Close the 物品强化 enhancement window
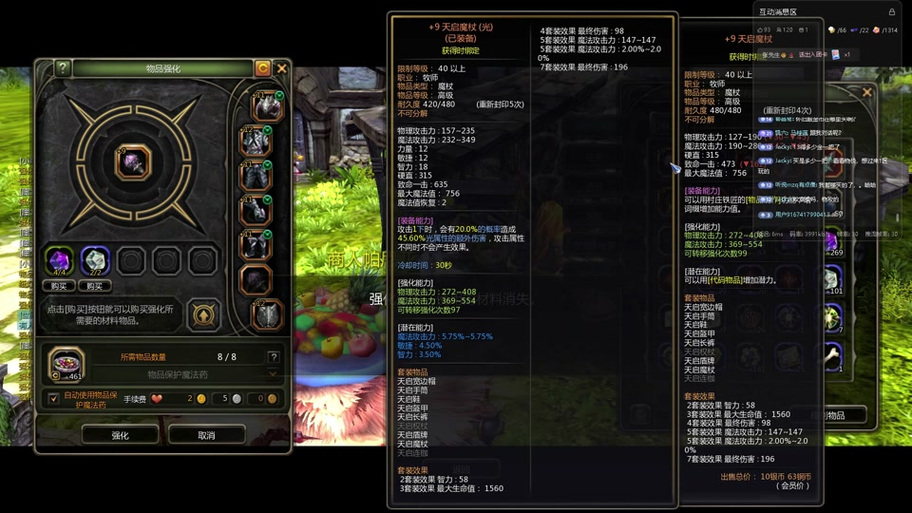This screenshot has height=513, width=912. tap(282, 69)
